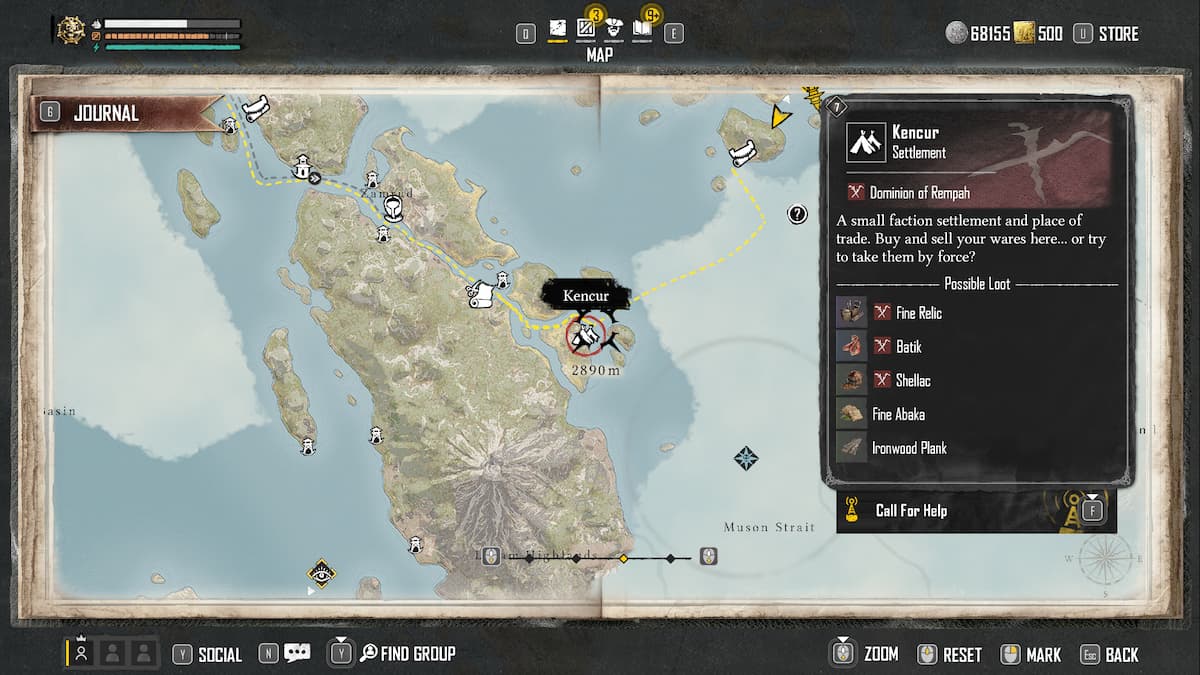The width and height of the screenshot is (1200, 675).
Task: Select Fine Relic in Possible Loot
Action: (918, 313)
